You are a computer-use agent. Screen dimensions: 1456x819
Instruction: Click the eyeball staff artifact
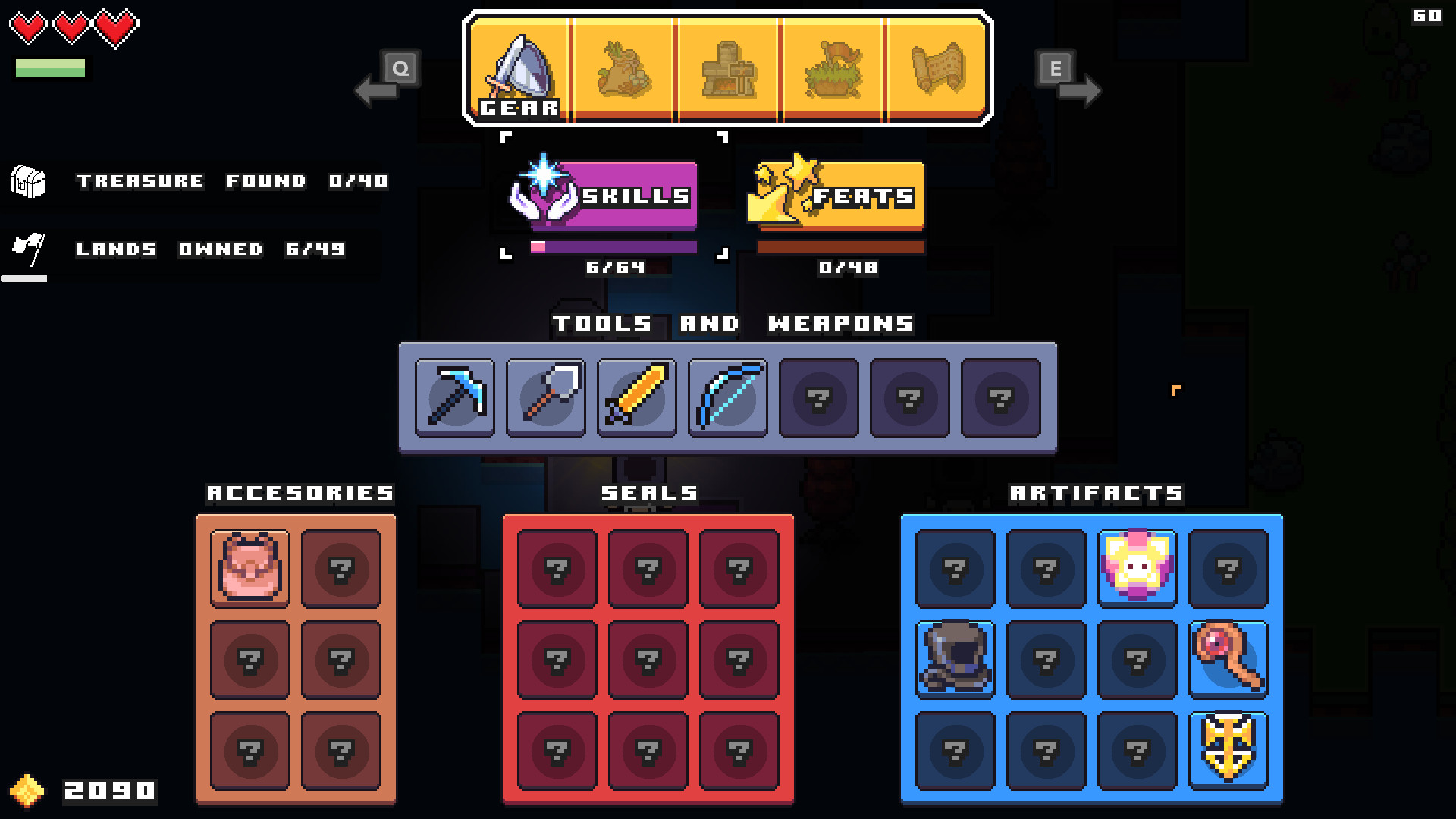tap(1228, 658)
